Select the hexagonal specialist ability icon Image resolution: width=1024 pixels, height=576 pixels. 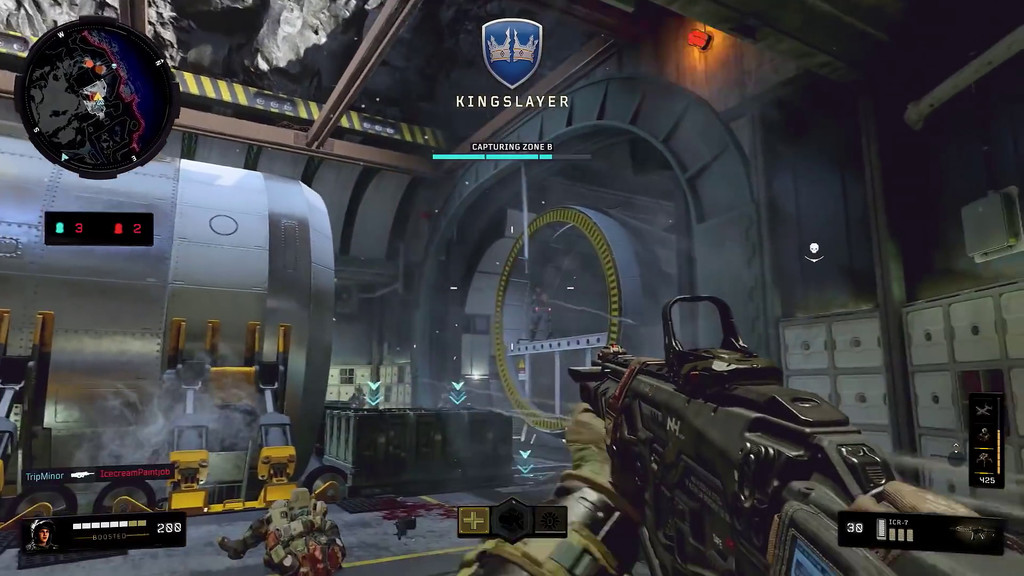pos(512,520)
